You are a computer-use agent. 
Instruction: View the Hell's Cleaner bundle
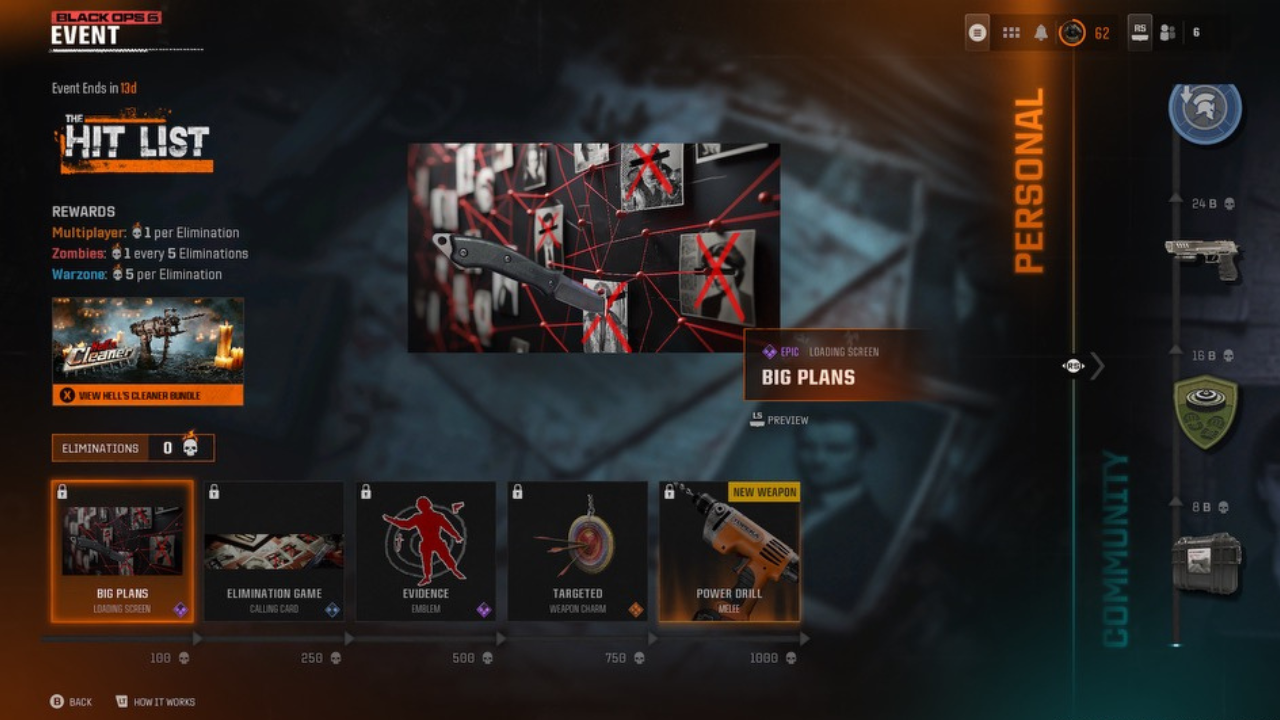[148, 395]
